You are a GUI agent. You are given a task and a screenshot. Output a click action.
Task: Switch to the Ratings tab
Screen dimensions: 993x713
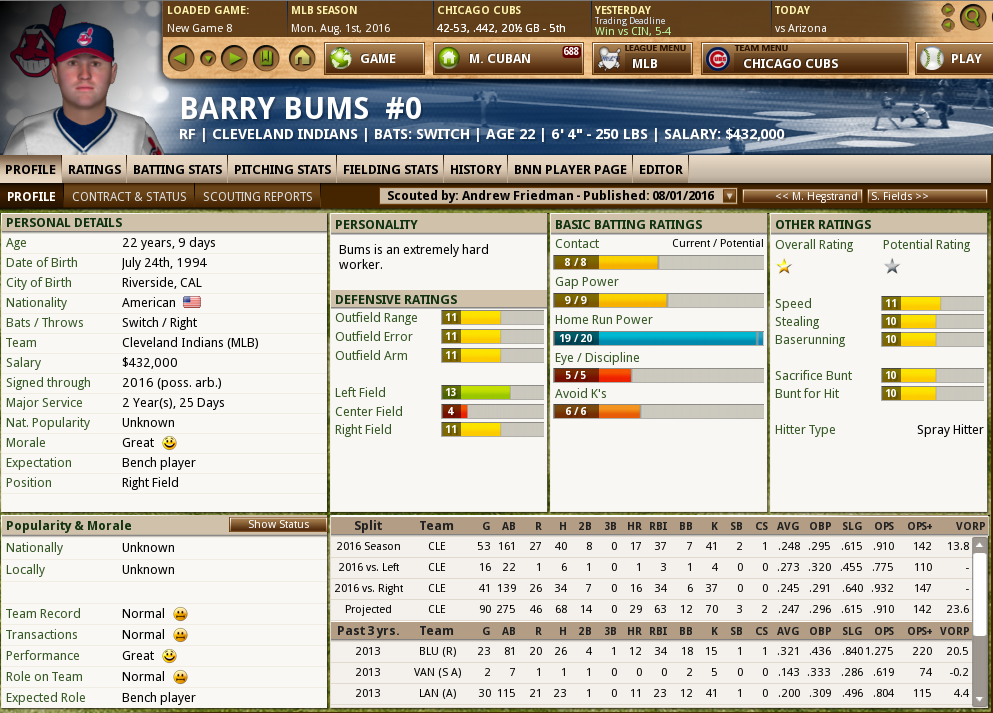point(95,169)
